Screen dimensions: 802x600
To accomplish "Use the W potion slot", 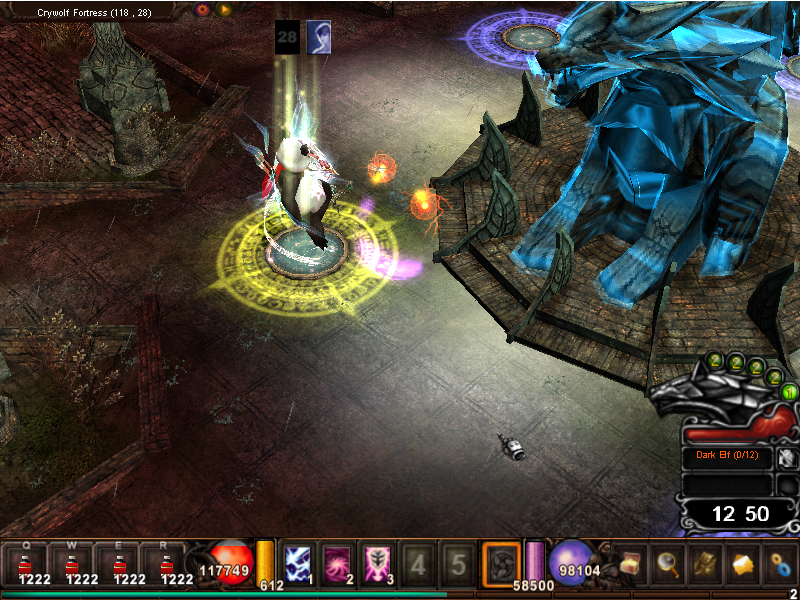I will click(74, 564).
